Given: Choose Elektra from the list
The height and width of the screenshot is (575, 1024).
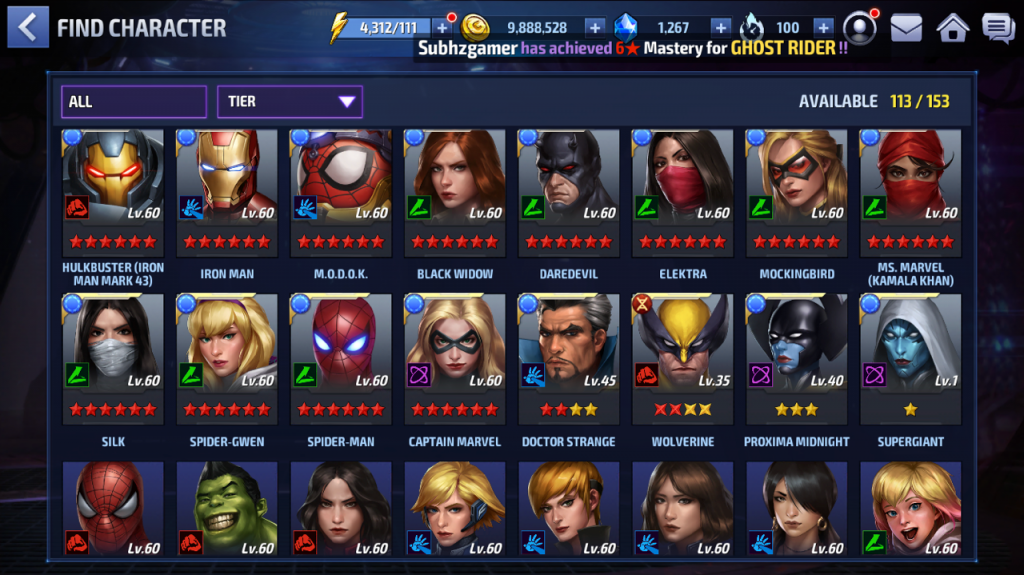Looking at the screenshot, I should pos(683,190).
